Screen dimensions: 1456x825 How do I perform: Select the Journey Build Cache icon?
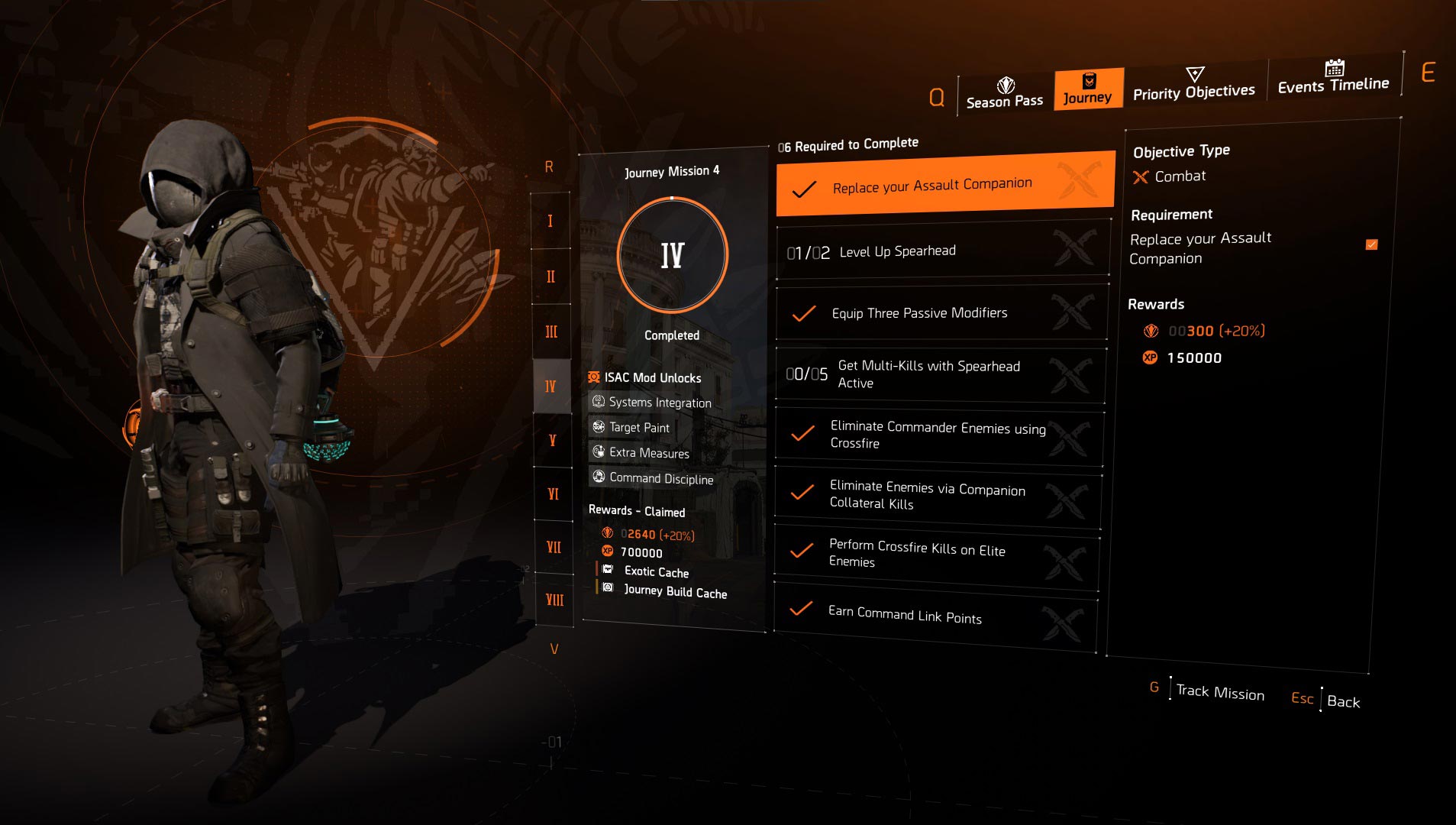pyautogui.click(x=609, y=589)
